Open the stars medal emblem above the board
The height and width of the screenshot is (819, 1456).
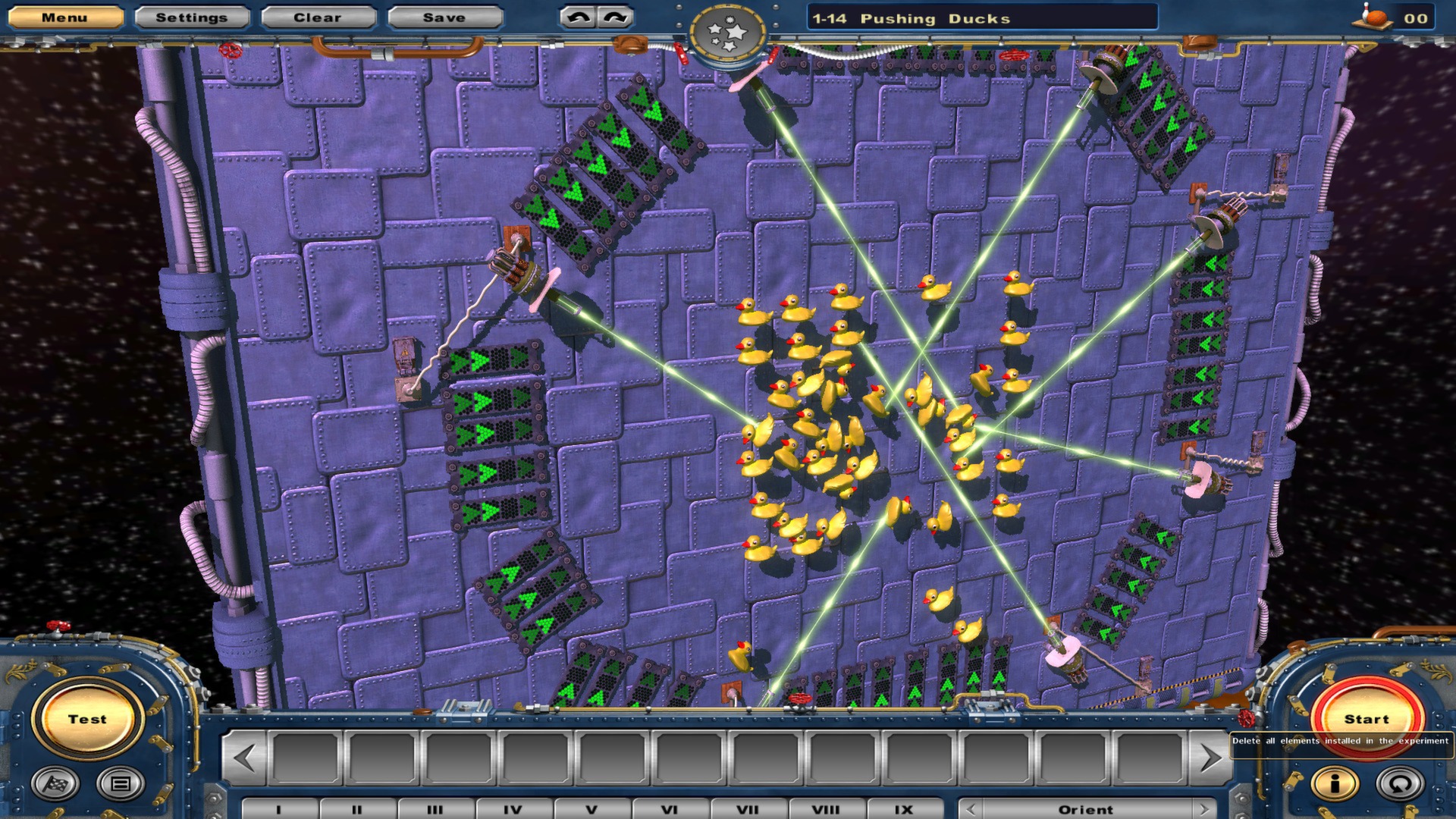pos(726,30)
